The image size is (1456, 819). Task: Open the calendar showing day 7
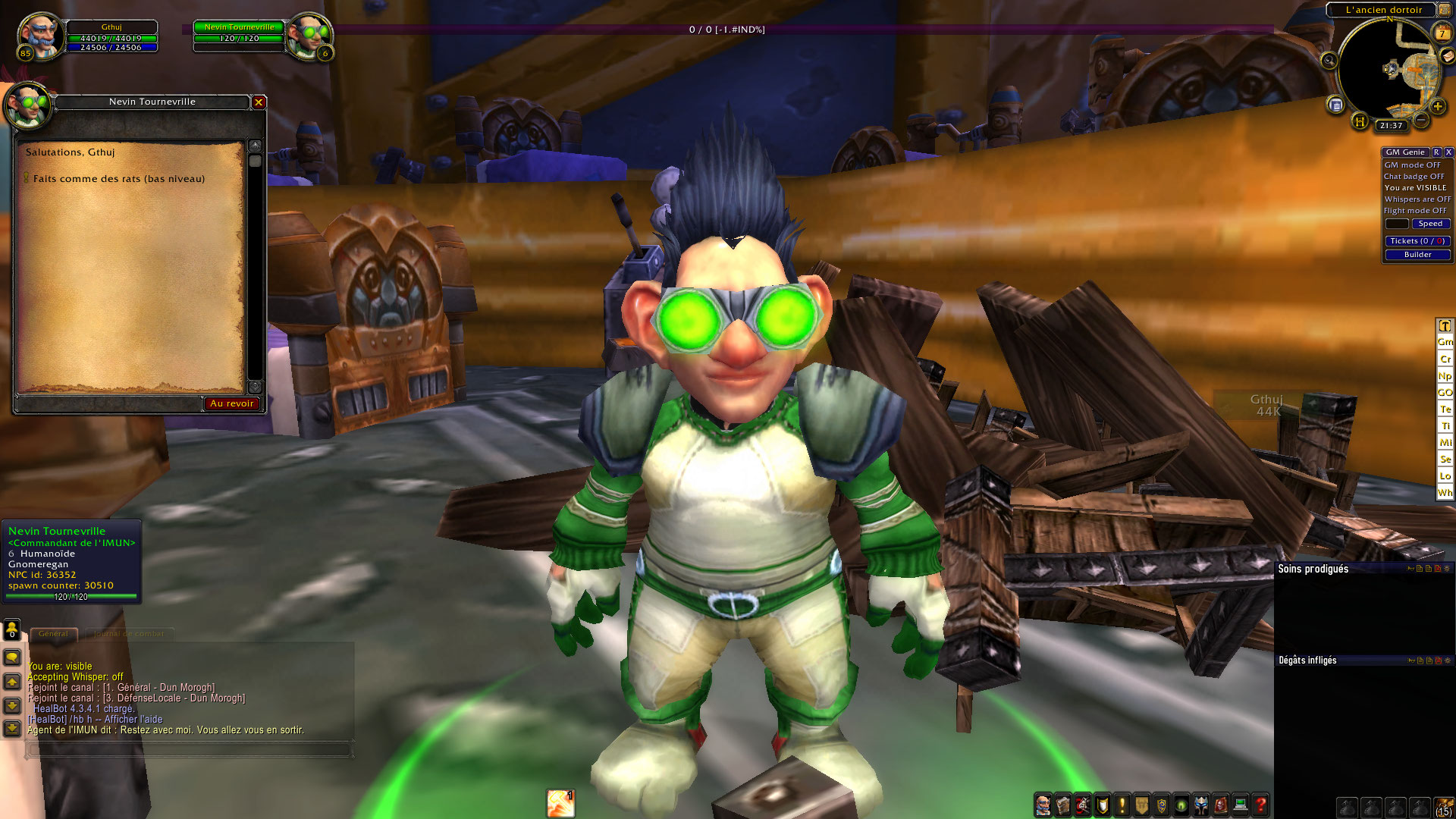coord(1442,33)
